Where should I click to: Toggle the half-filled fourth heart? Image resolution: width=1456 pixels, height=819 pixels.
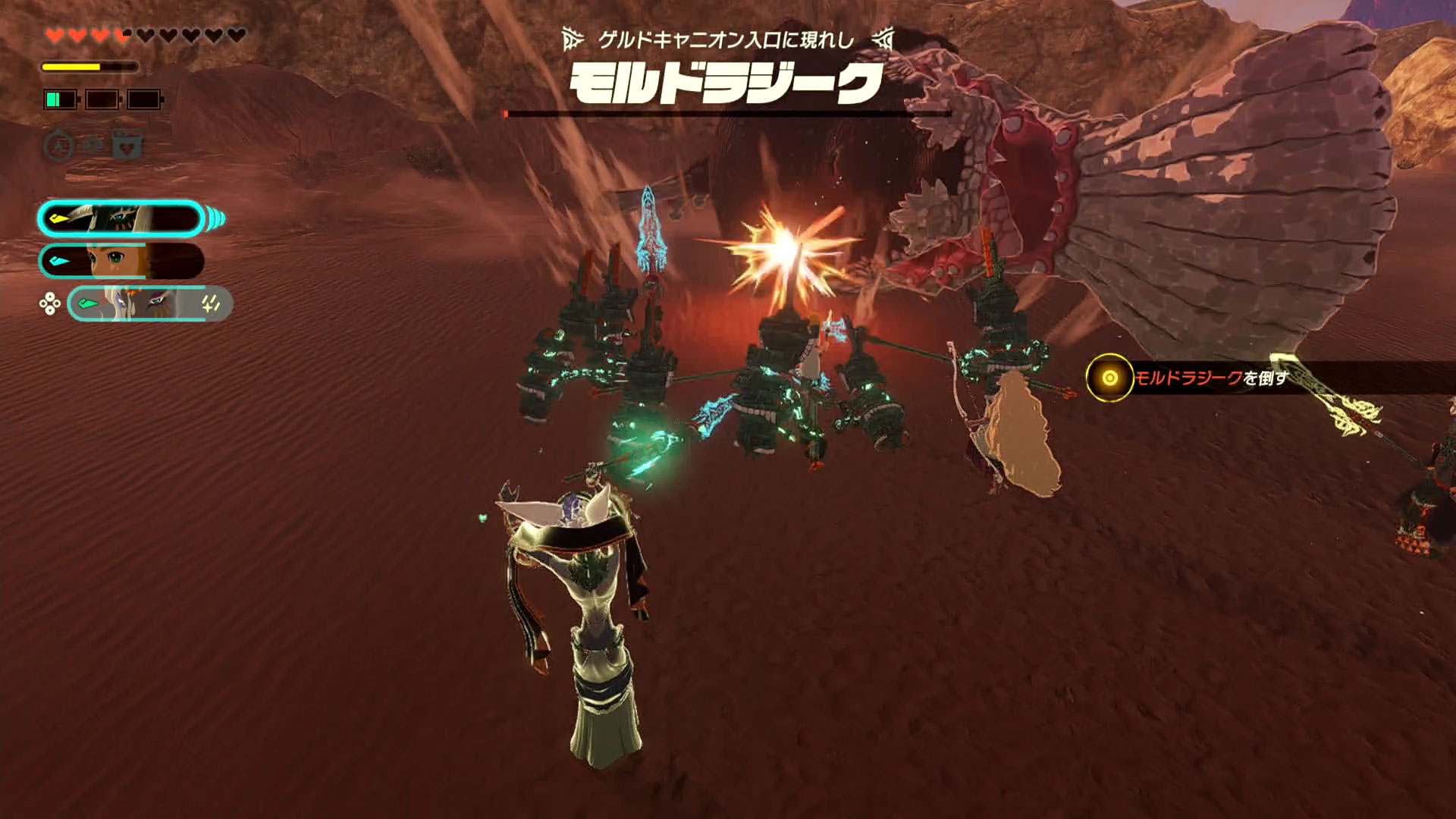click(122, 34)
